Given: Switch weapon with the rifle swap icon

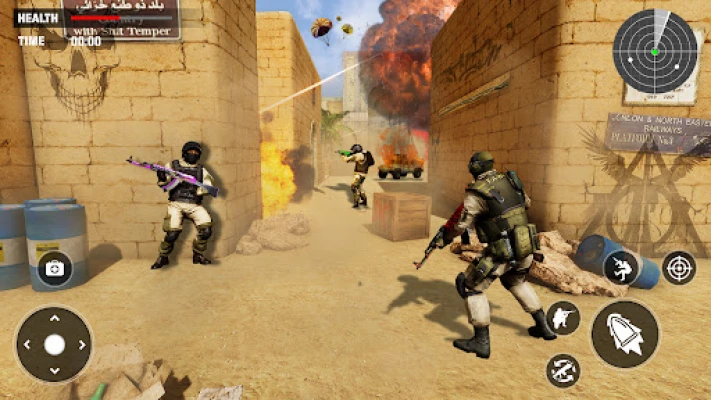Looking at the screenshot, I should (563, 371).
